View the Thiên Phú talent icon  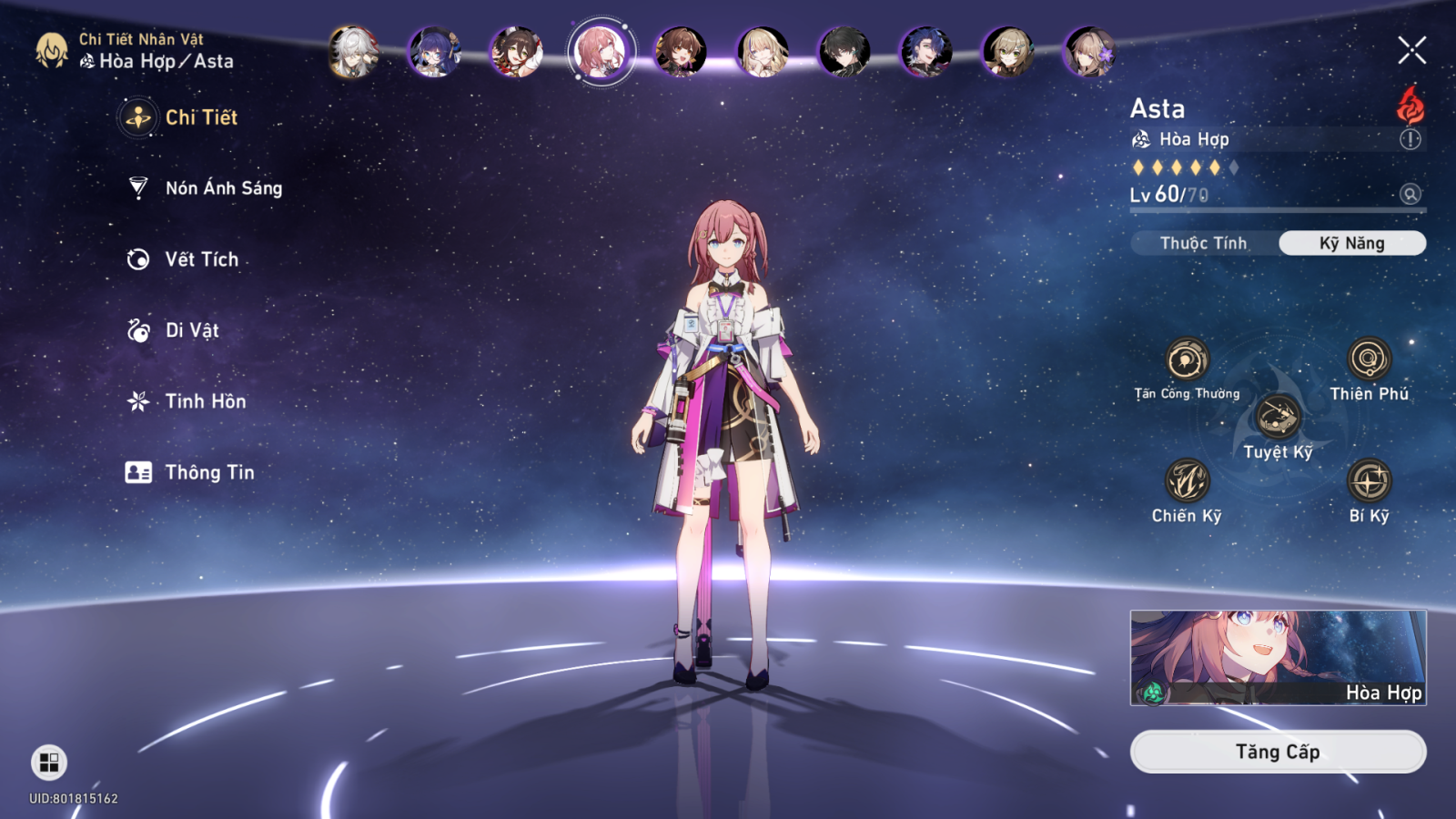pyautogui.click(x=1369, y=359)
